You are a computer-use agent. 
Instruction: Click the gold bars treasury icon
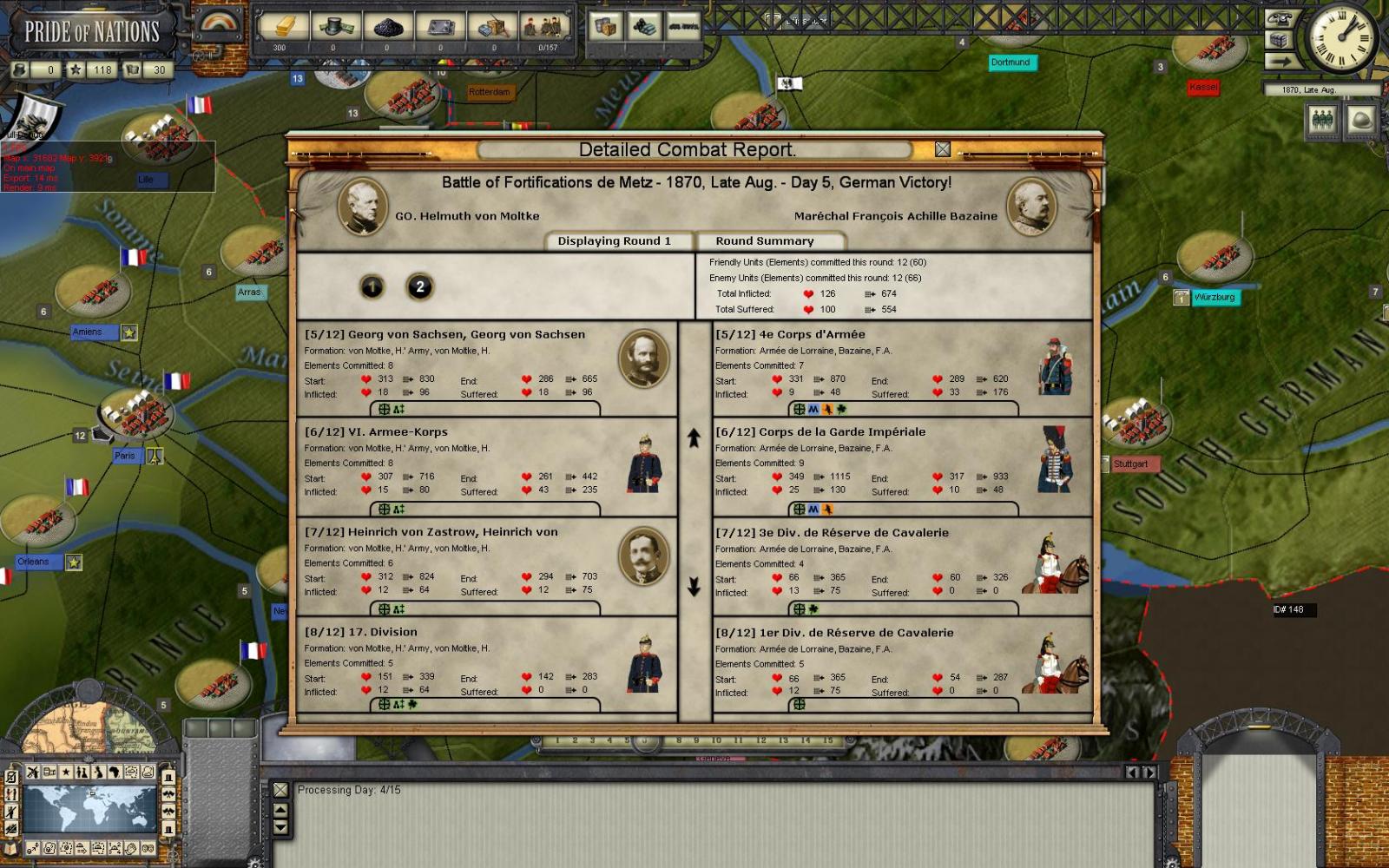(280, 27)
